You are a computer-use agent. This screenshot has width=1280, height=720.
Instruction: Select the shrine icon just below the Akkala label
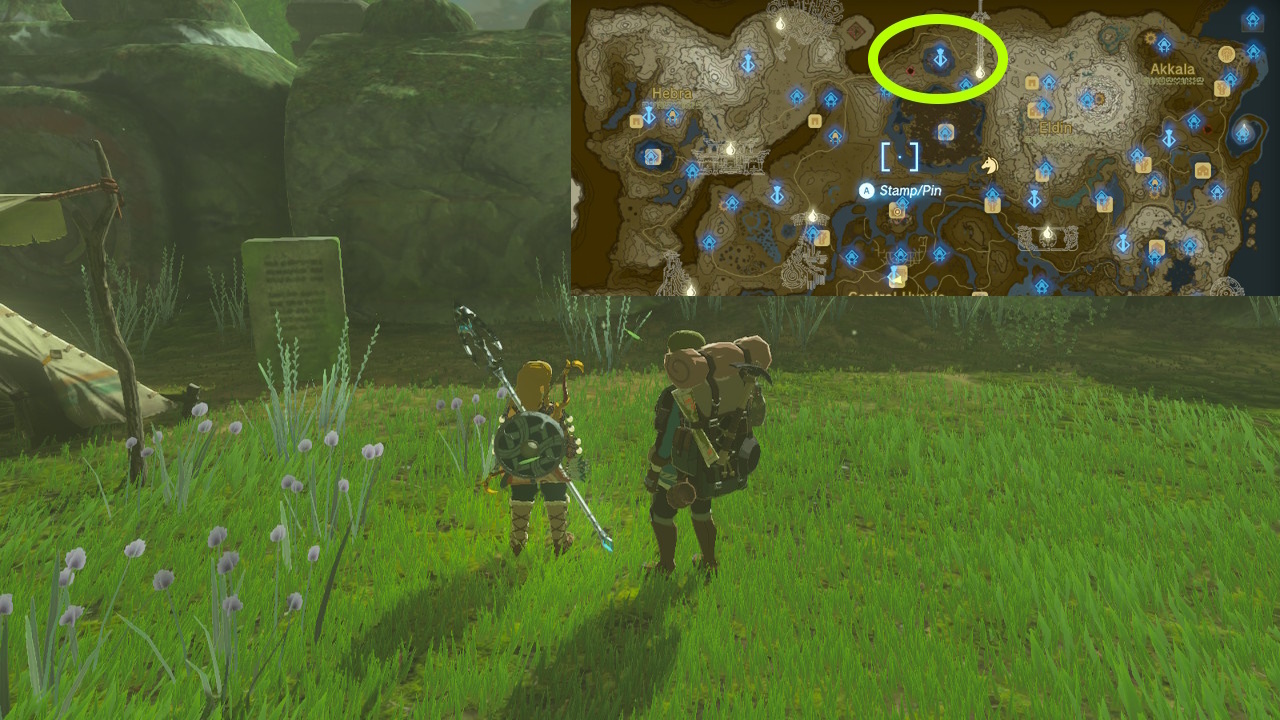1231,77
